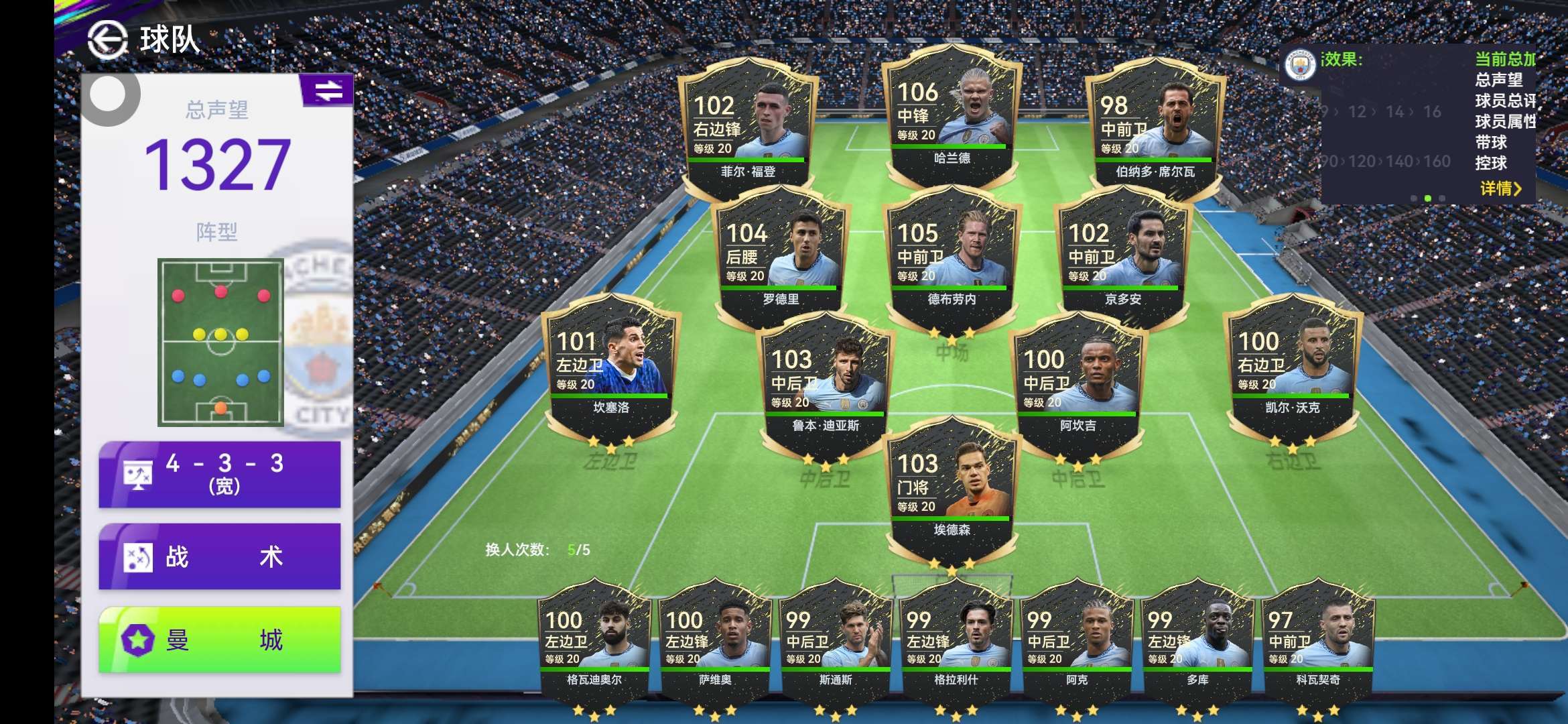Open the 战术 tactics menu
The height and width of the screenshot is (724, 1568).
220,556
